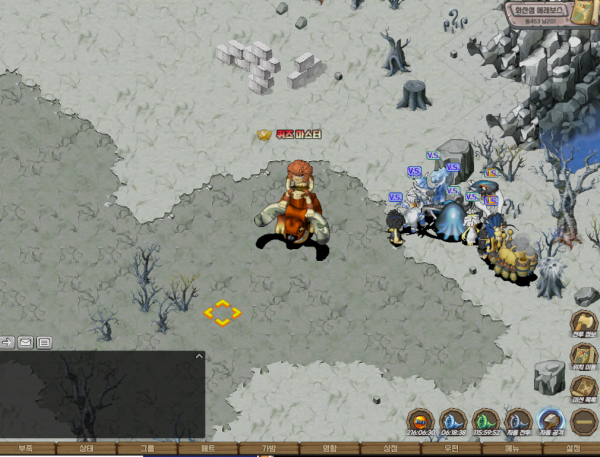The image size is (600, 457).
Task: Open the map location-move icon
Action: point(584,357)
